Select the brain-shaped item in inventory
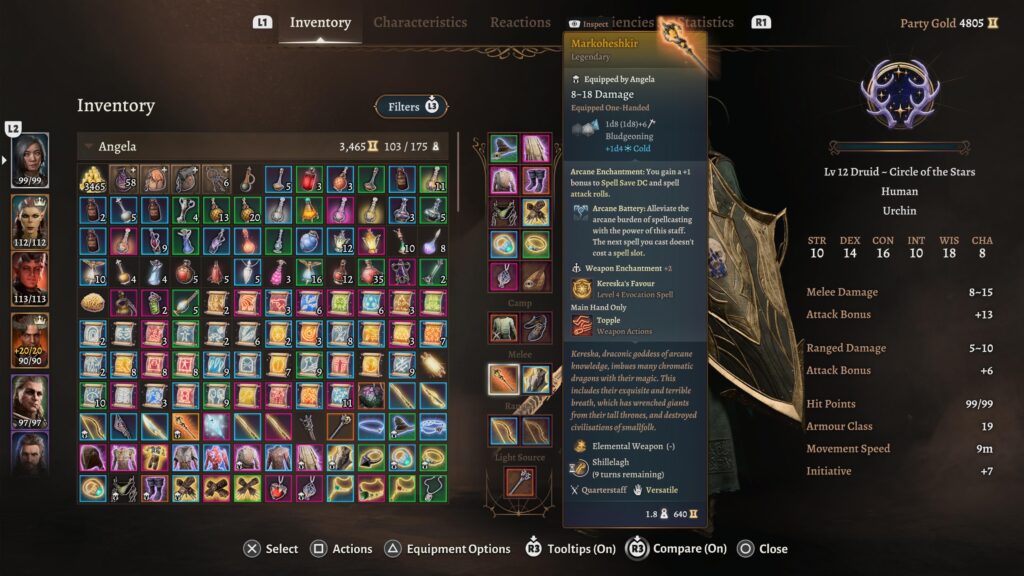This screenshot has height=576, width=1024. pos(93,303)
